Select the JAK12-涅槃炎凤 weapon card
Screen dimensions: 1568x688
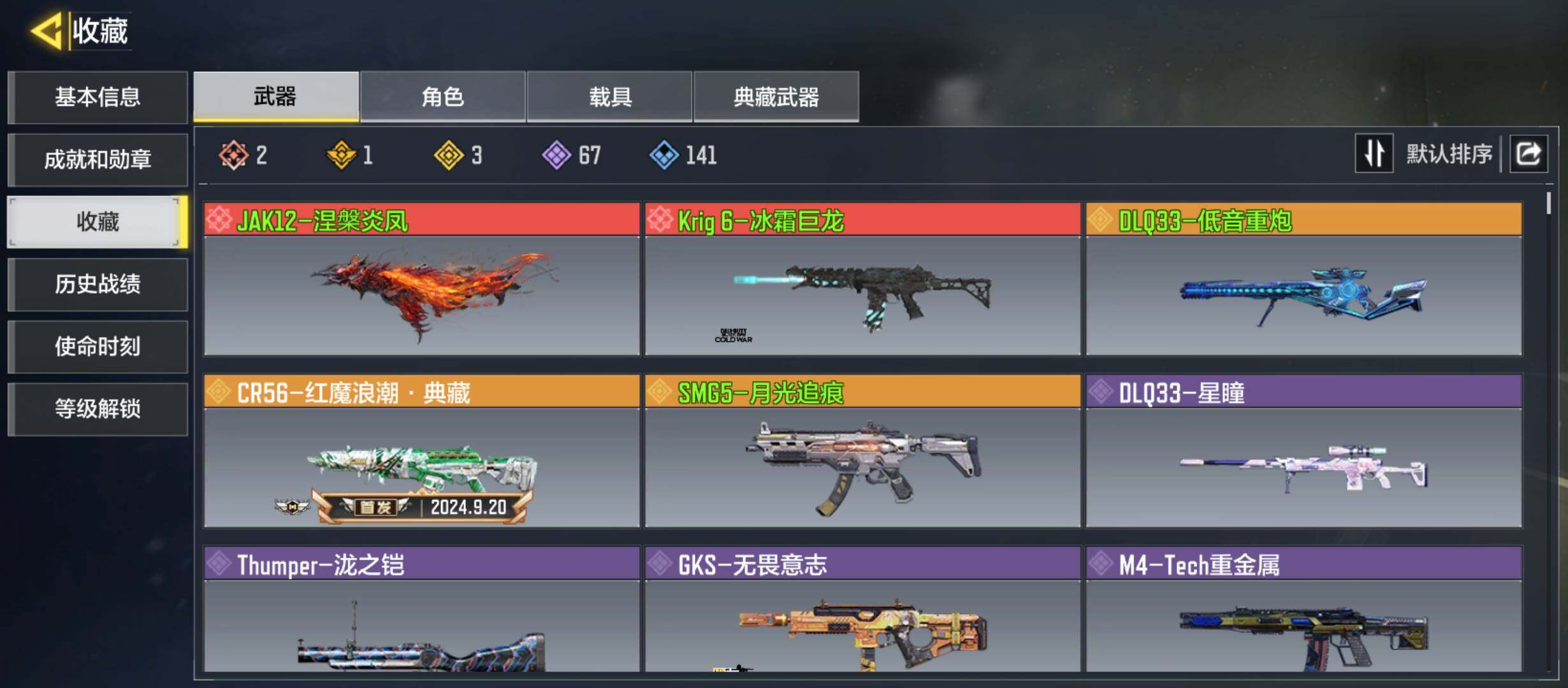coord(421,279)
